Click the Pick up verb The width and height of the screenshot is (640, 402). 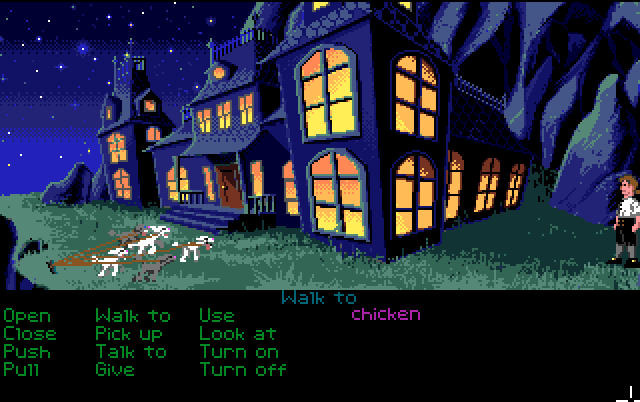click(x=129, y=334)
